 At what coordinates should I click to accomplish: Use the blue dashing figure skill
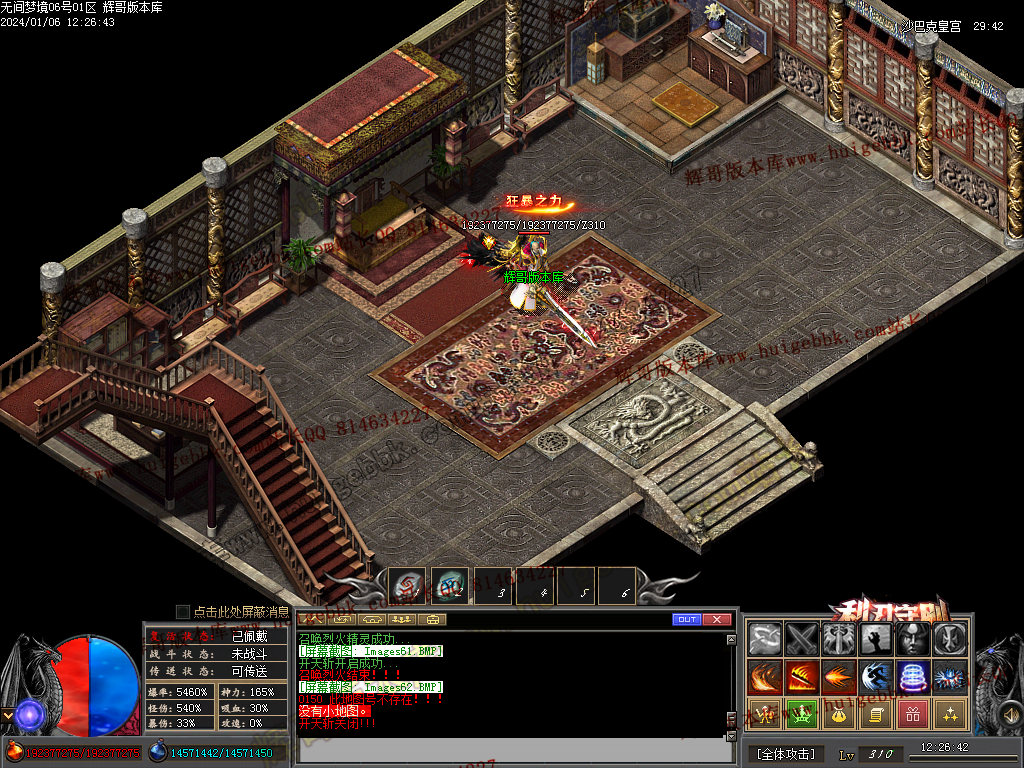tap(876, 677)
